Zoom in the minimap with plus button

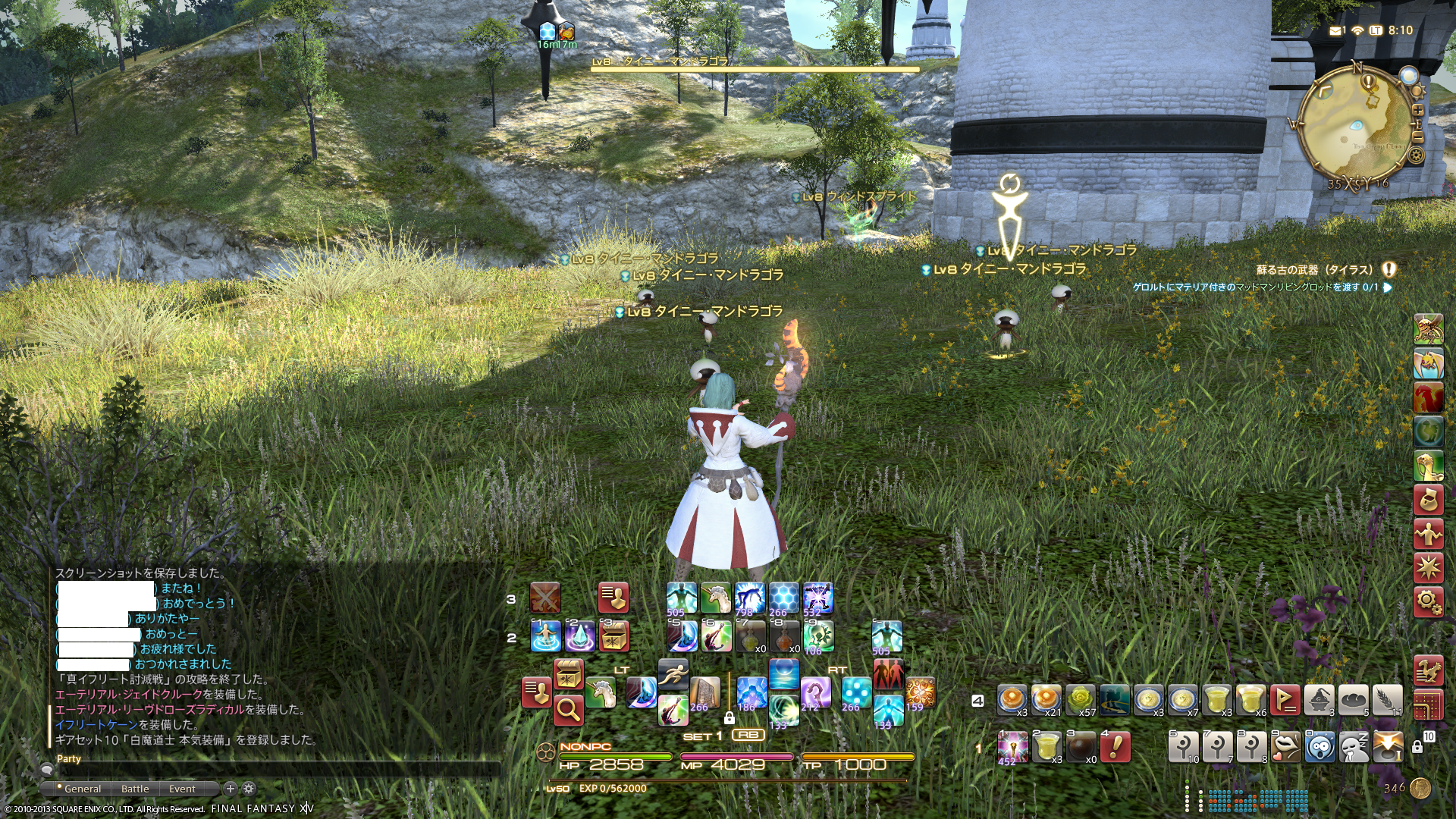pyautogui.click(x=1417, y=110)
